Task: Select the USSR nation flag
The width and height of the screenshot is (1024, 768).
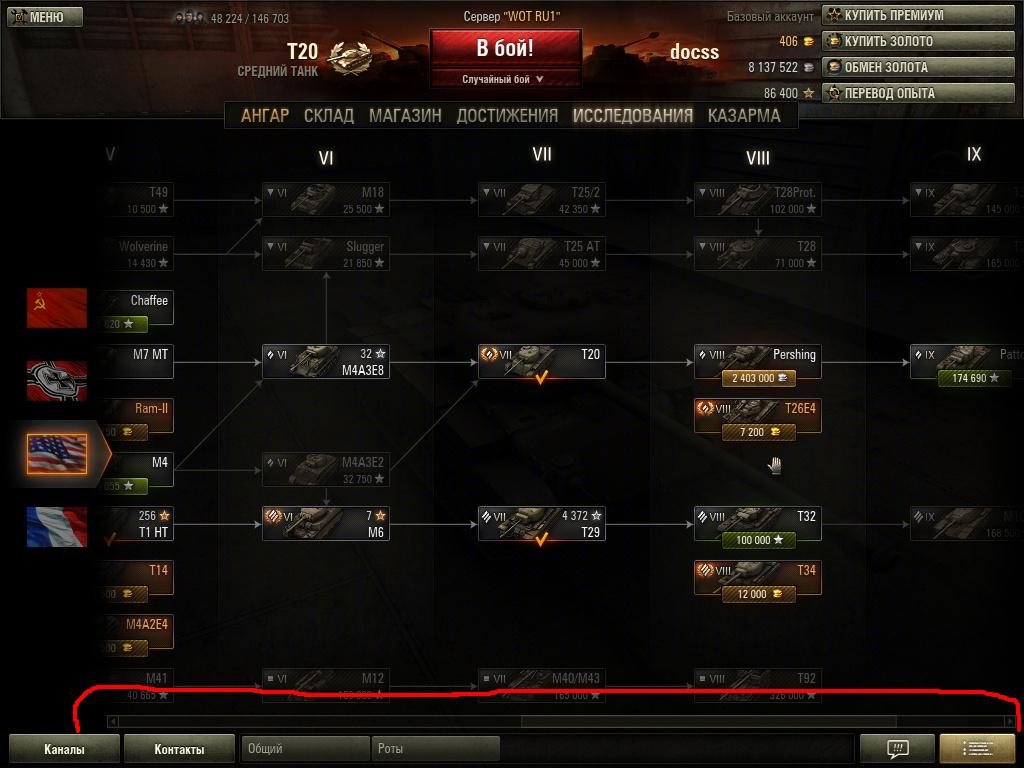Action: pos(57,308)
